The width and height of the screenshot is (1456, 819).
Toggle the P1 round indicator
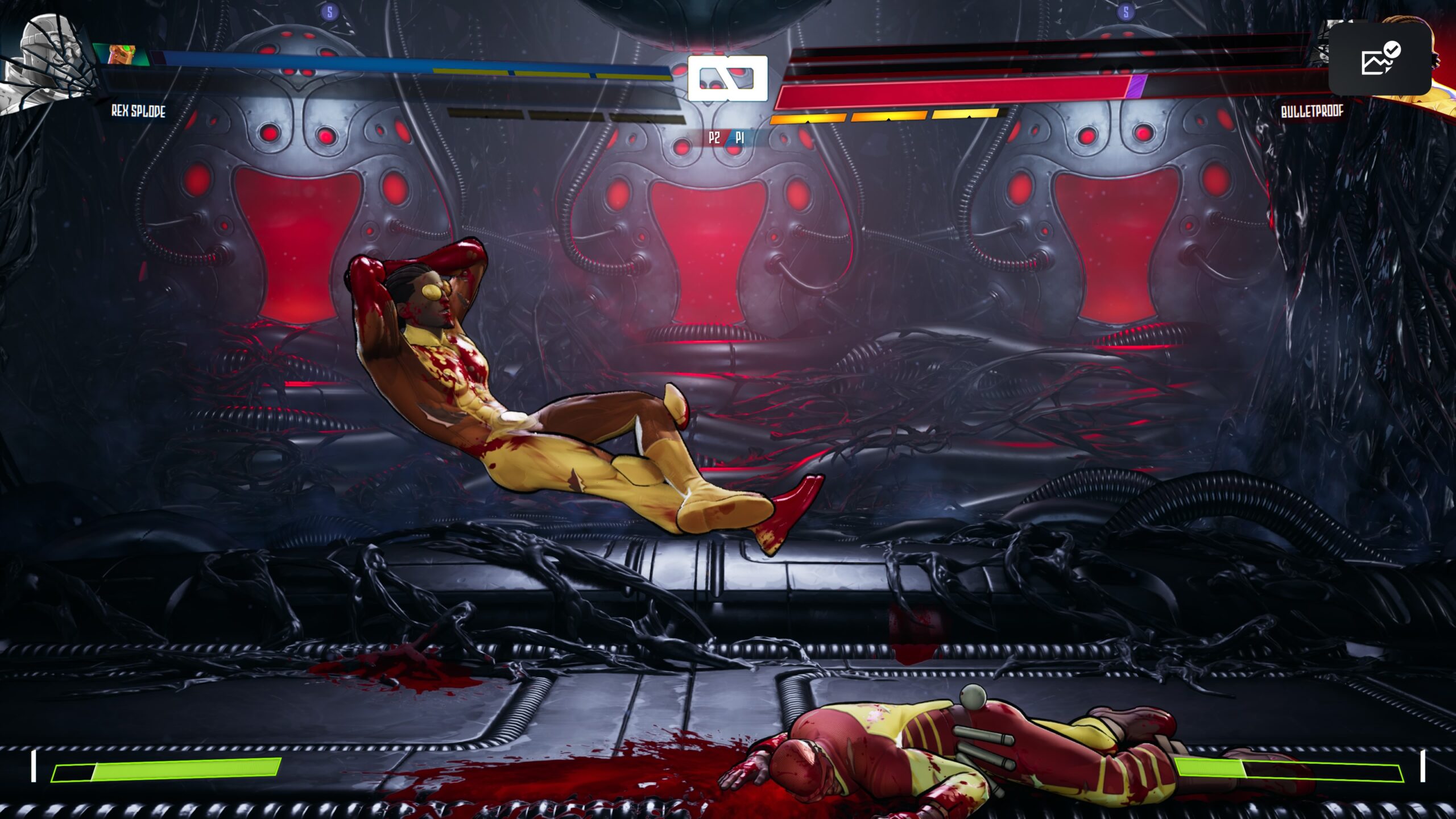click(x=739, y=137)
